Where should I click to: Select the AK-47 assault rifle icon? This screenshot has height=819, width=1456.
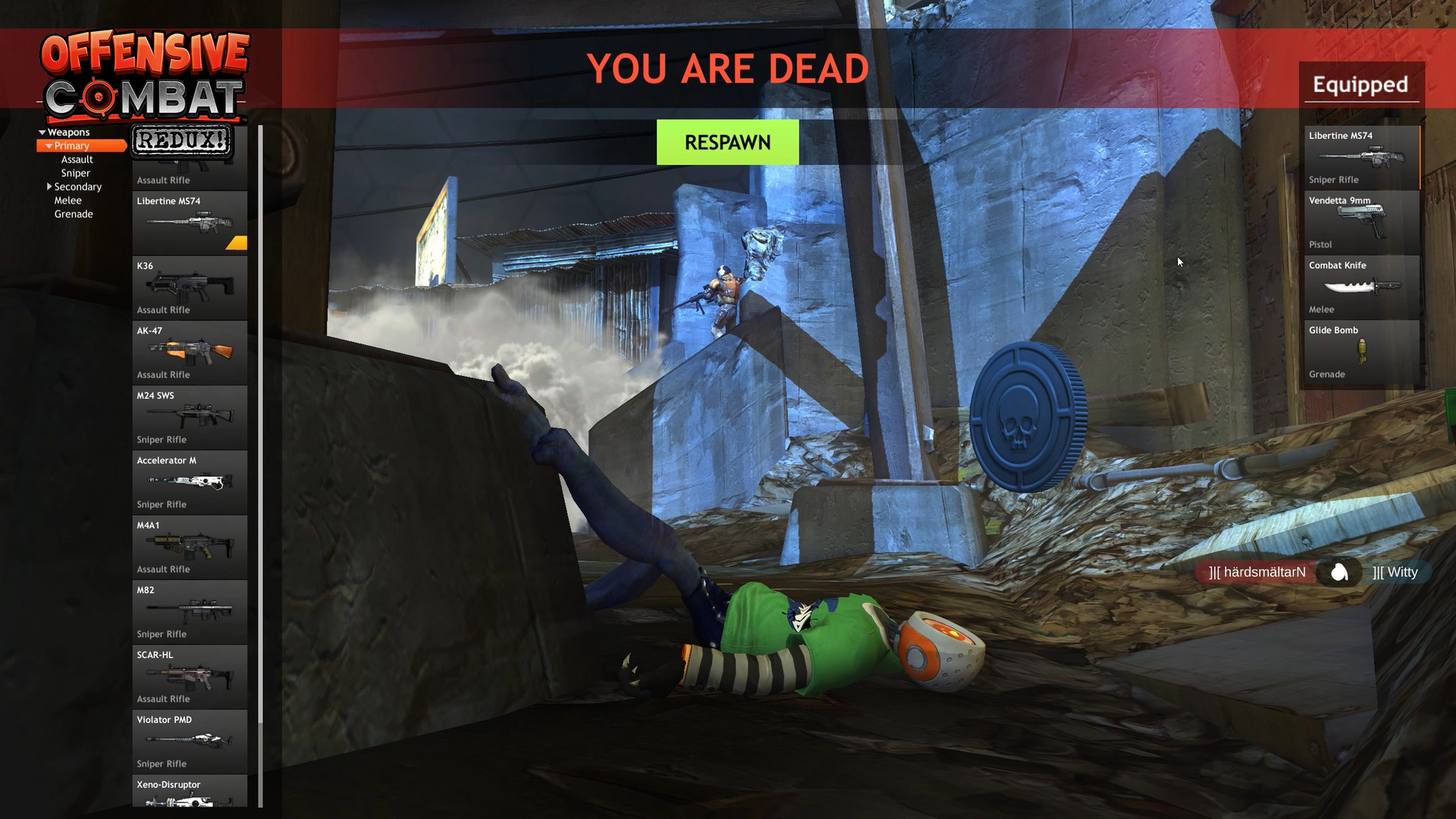click(x=190, y=353)
